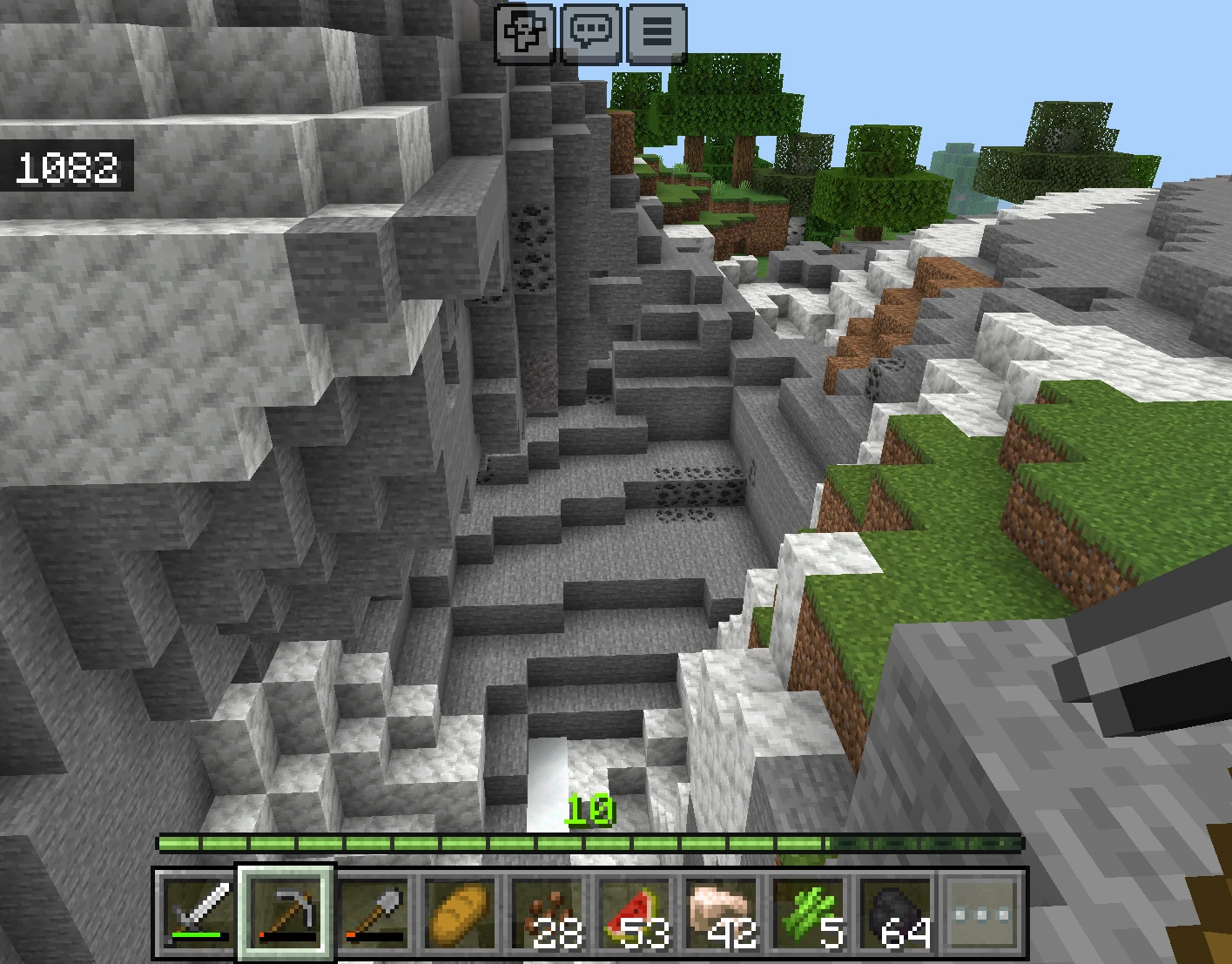Select the sword in the hotbar
The height and width of the screenshot is (964, 1232).
(x=197, y=913)
